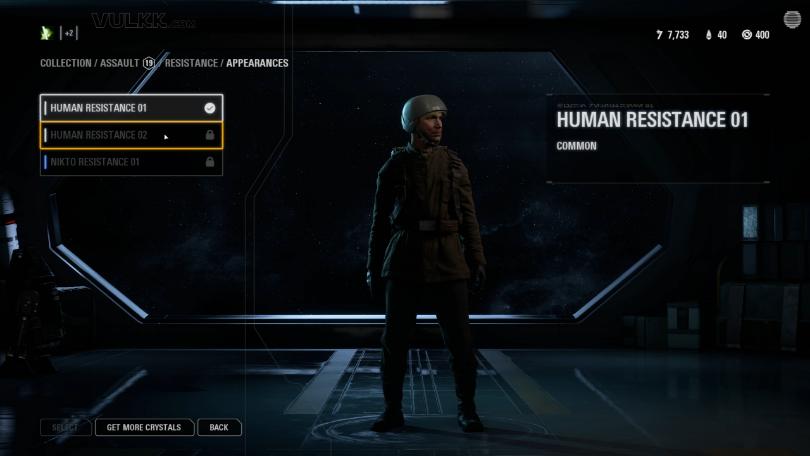Screen dimensions: 810x456
Task: Pick the locked Nikto Resistance 01 appearance
Action: tap(130, 162)
